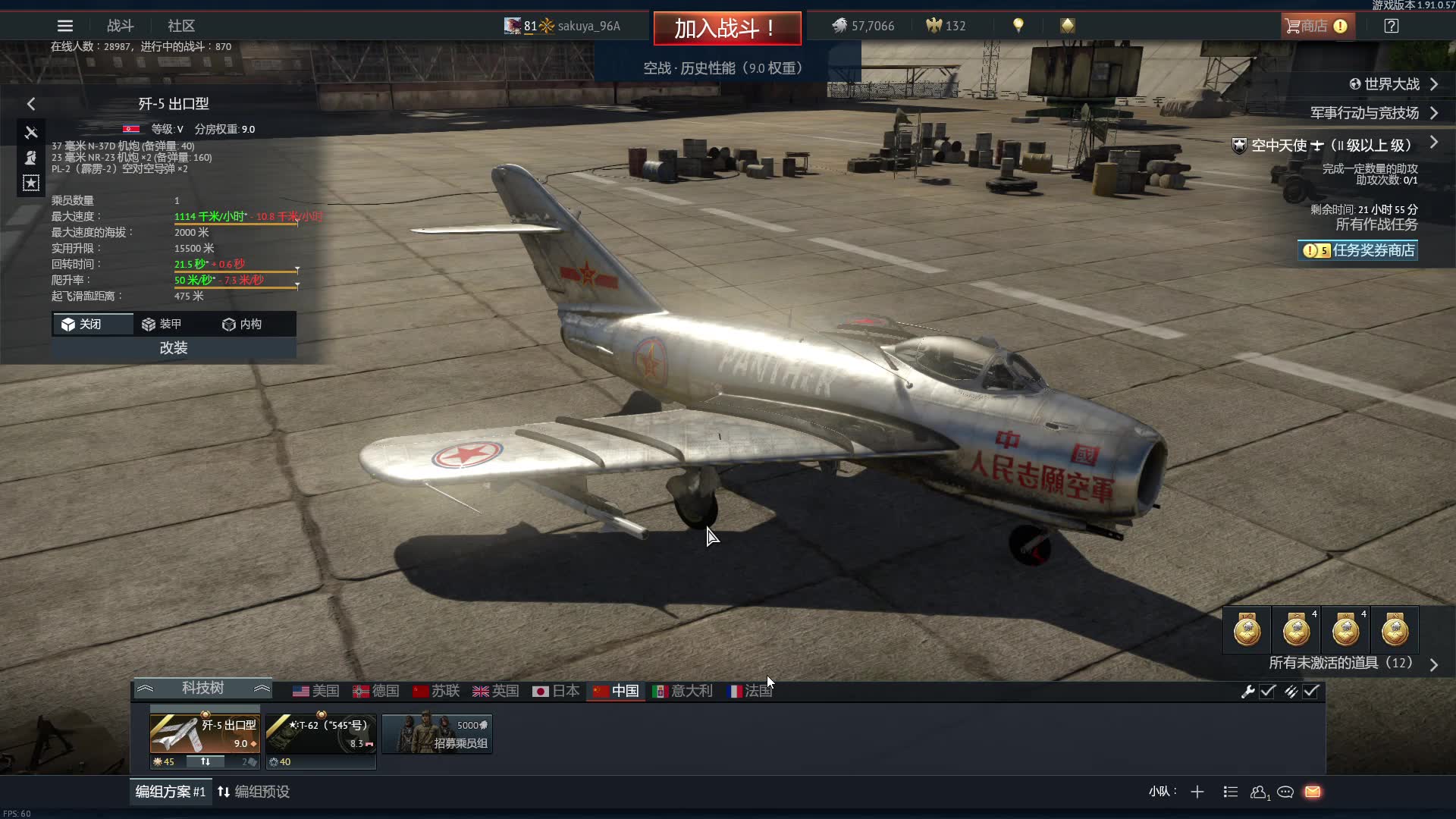The height and width of the screenshot is (819, 1456).
Task: Switch to 内构 x-ray view
Action: pyautogui.click(x=242, y=324)
